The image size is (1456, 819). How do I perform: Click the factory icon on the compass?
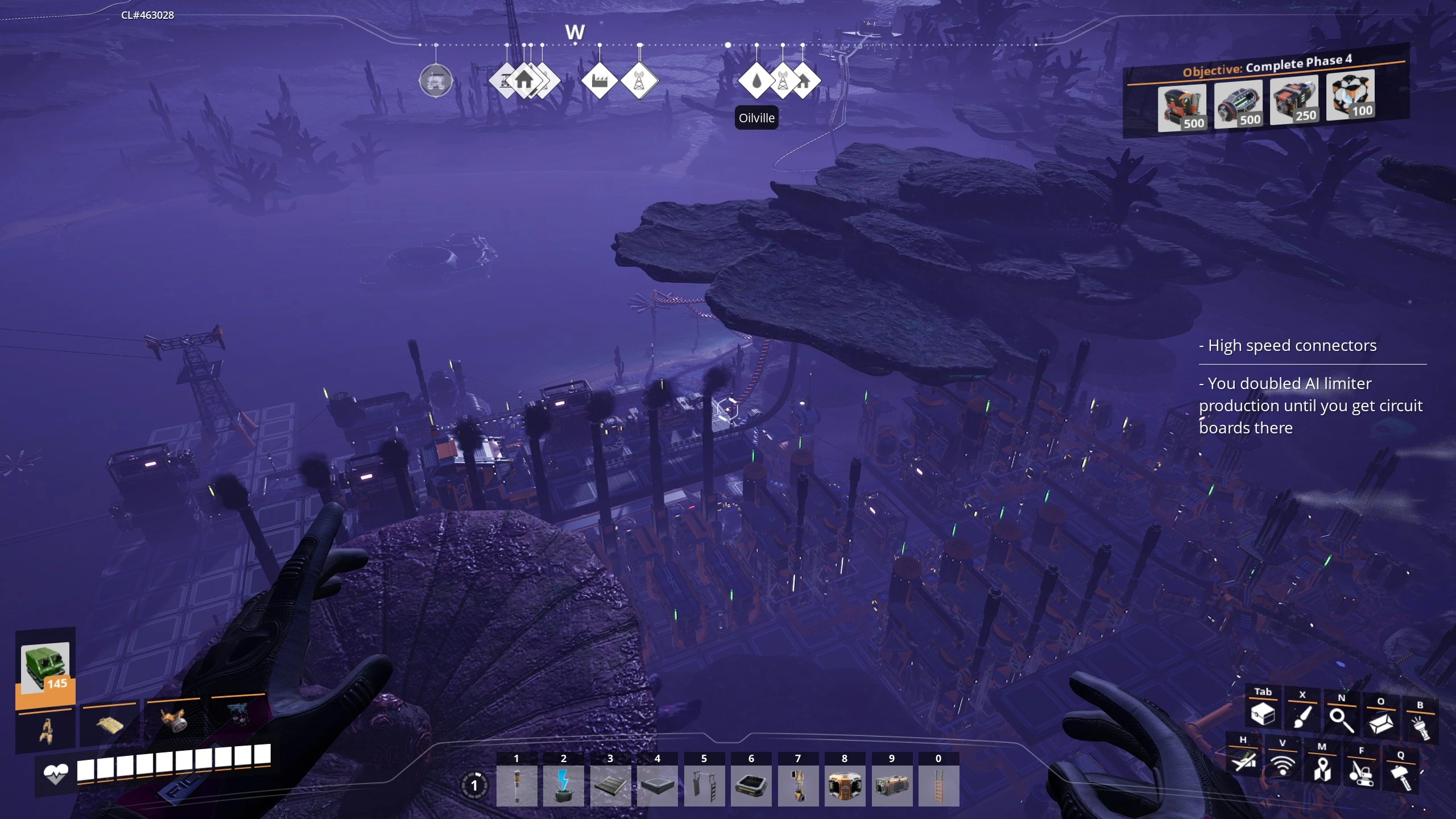pyautogui.click(x=599, y=81)
